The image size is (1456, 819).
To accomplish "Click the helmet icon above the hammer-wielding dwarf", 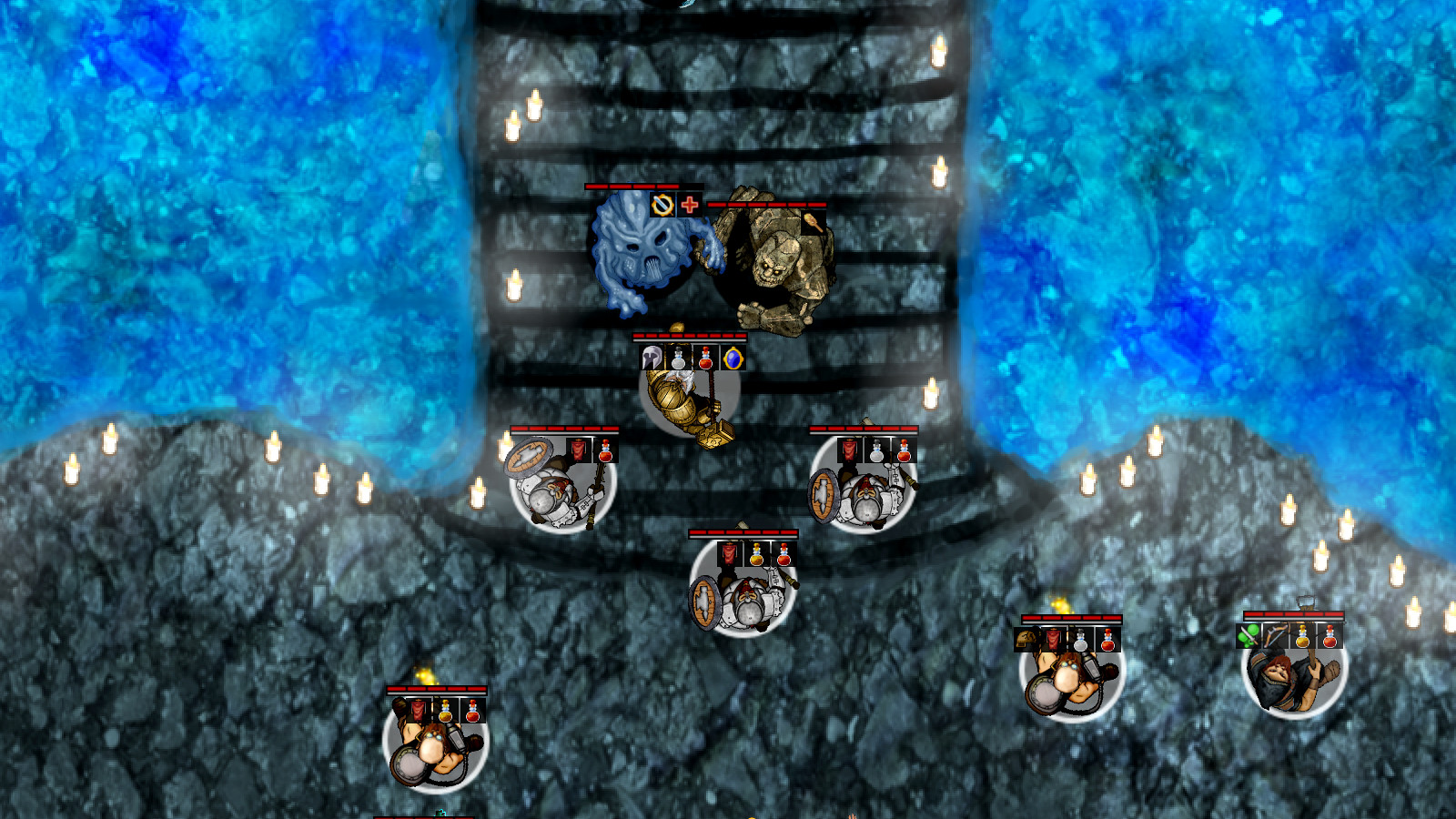I will point(651,357).
